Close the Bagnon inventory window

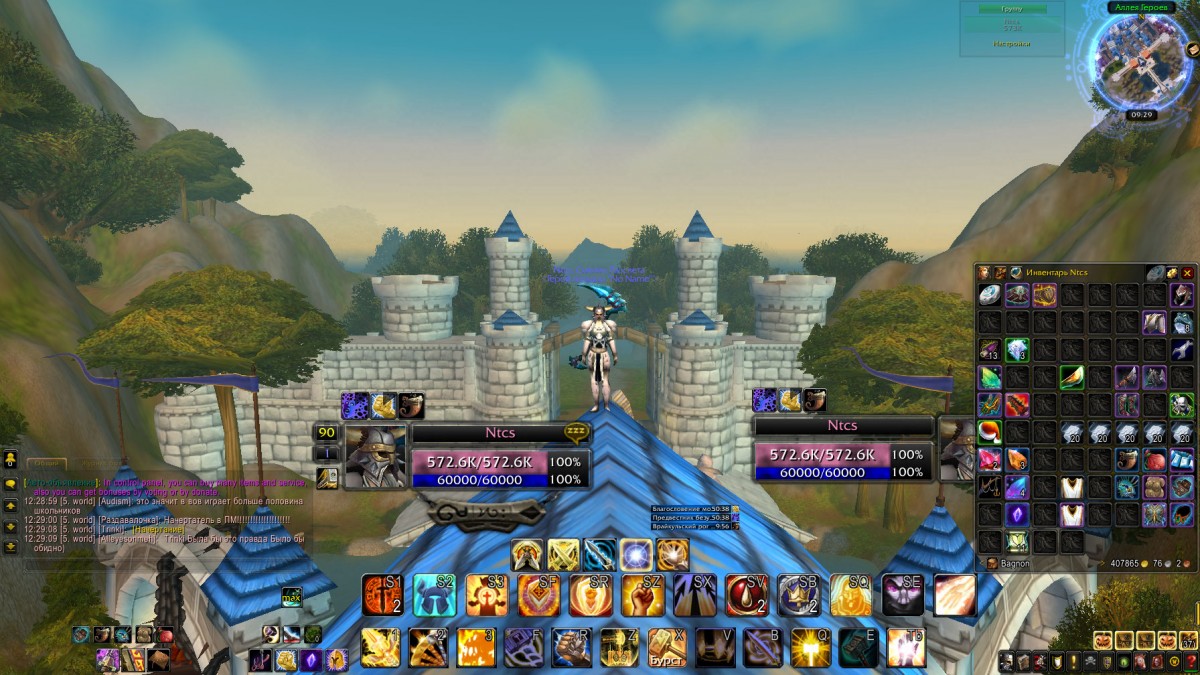click(x=1187, y=272)
